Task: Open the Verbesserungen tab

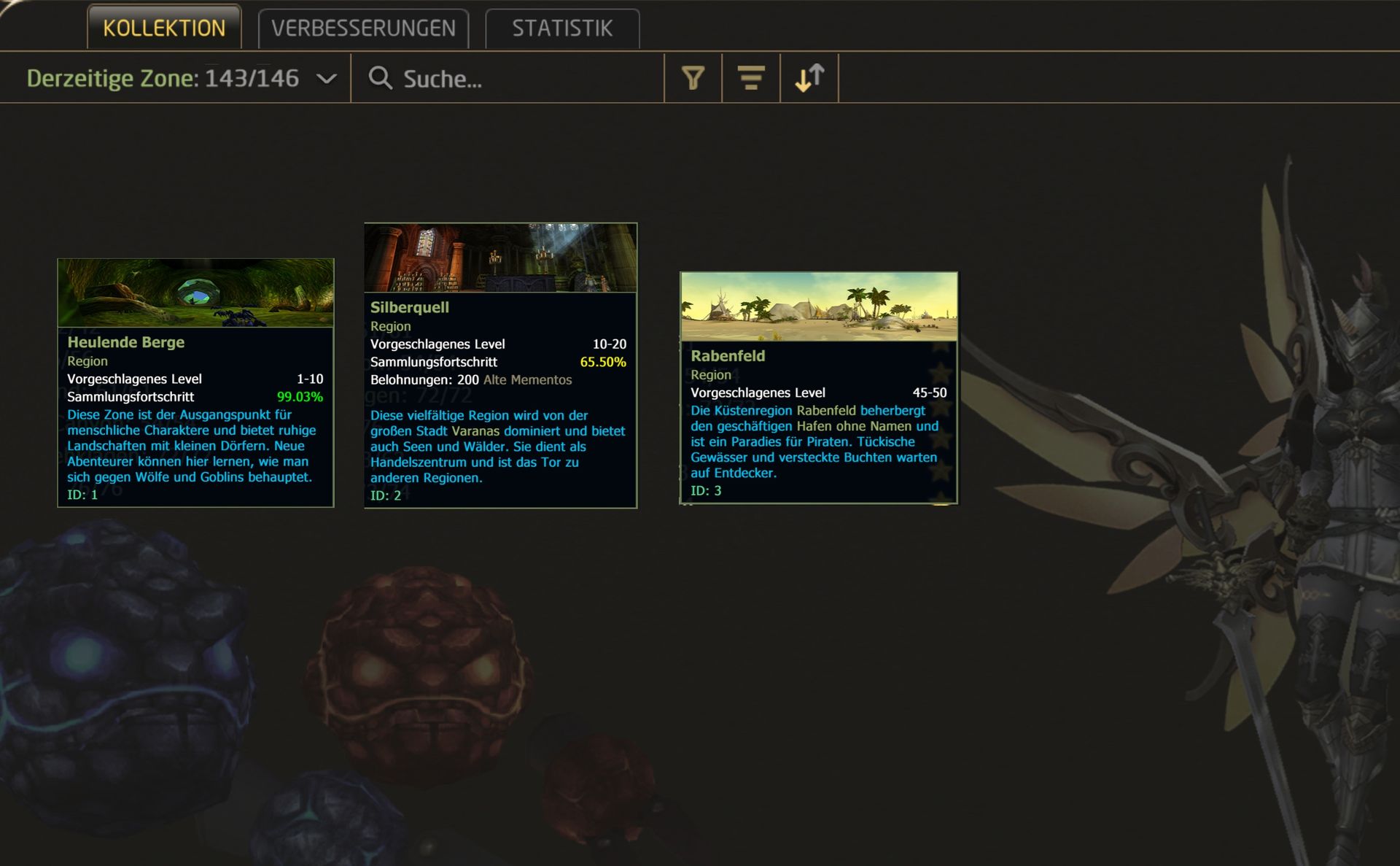Action: point(363,28)
